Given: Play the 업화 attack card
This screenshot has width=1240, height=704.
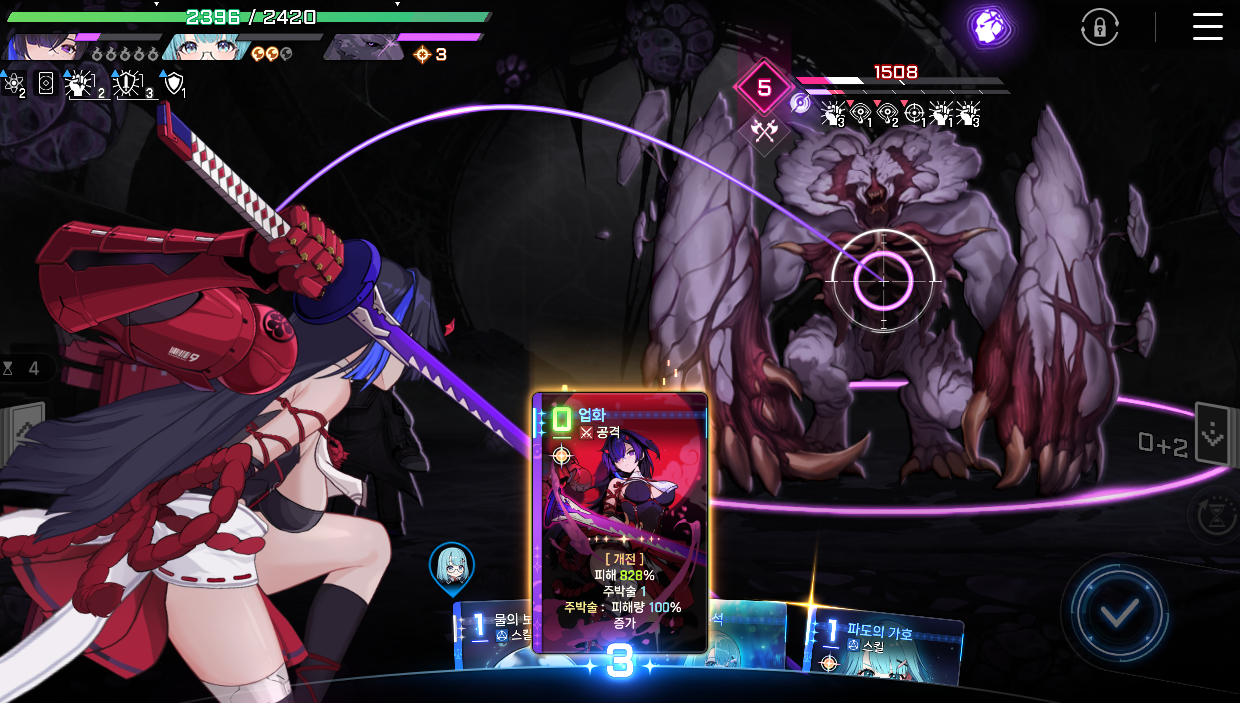Looking at the screenshot, I should pos(620,522).
